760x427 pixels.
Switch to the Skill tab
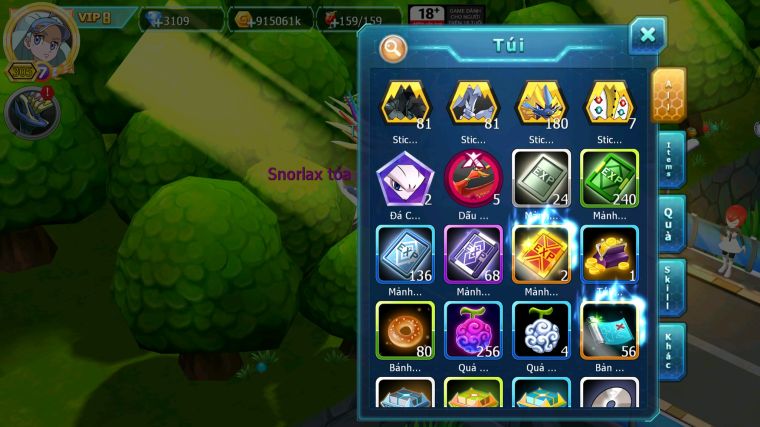[x=670, y=288]
